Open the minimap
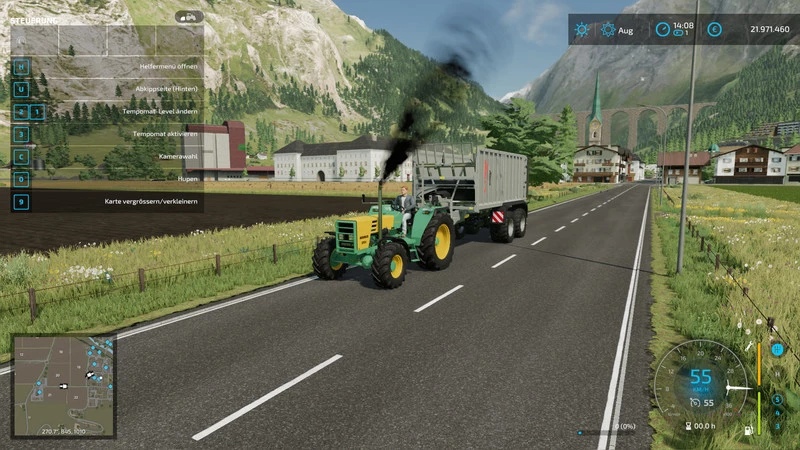This screenshot has height=450, width=800. point(62,385)
